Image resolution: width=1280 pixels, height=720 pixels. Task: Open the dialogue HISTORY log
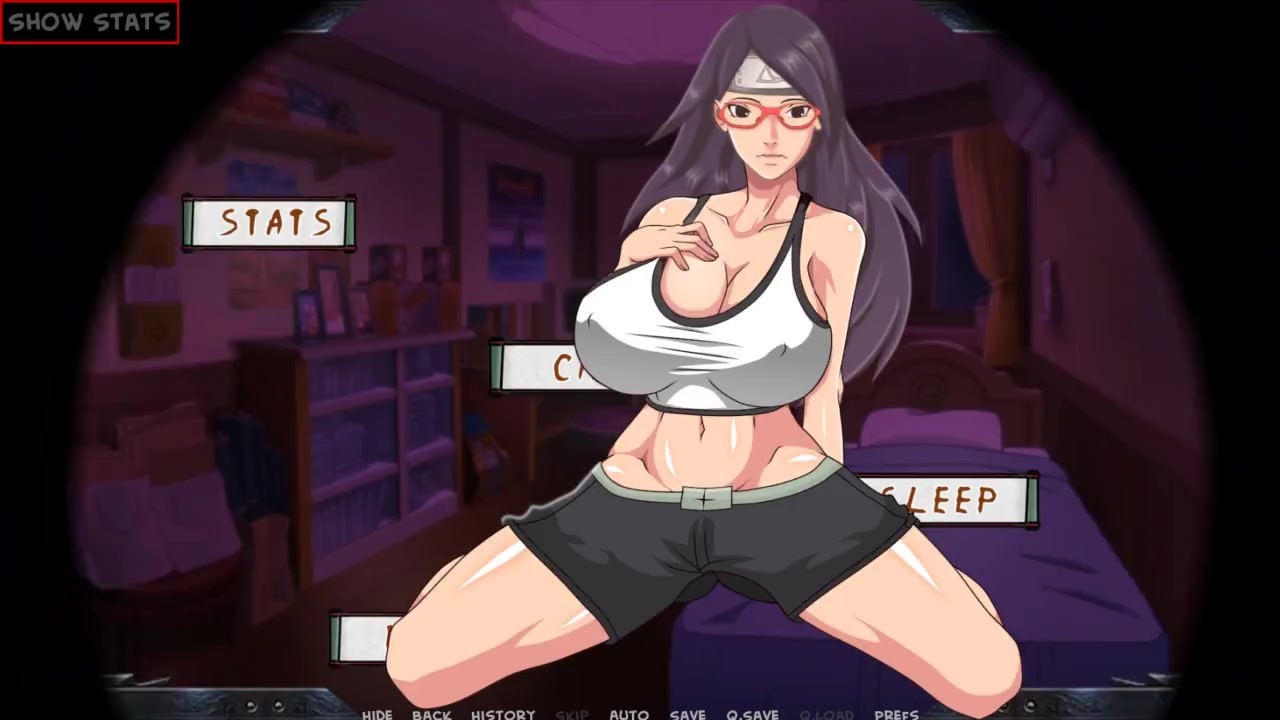(x=504, y=714)
